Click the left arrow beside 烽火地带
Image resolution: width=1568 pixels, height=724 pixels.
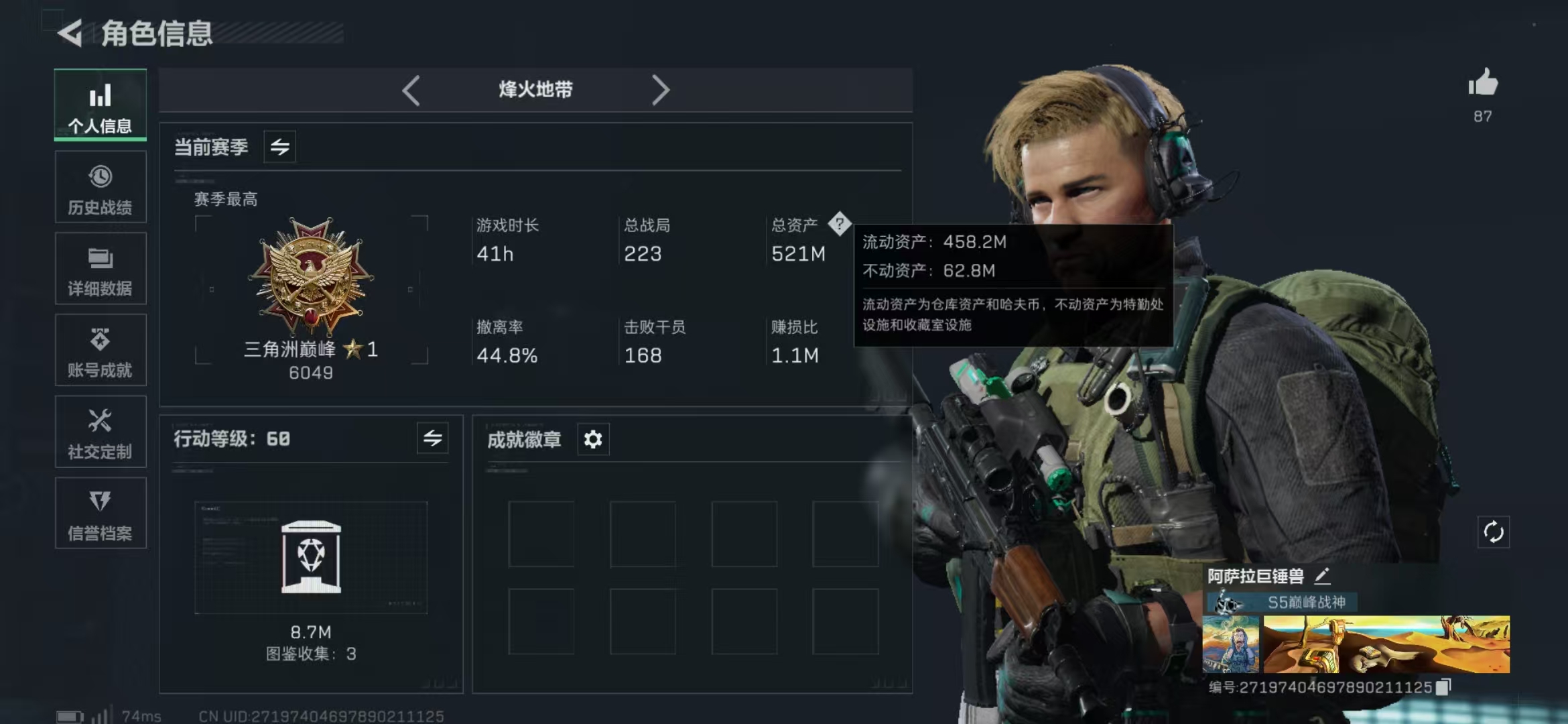tap(411, 90)
